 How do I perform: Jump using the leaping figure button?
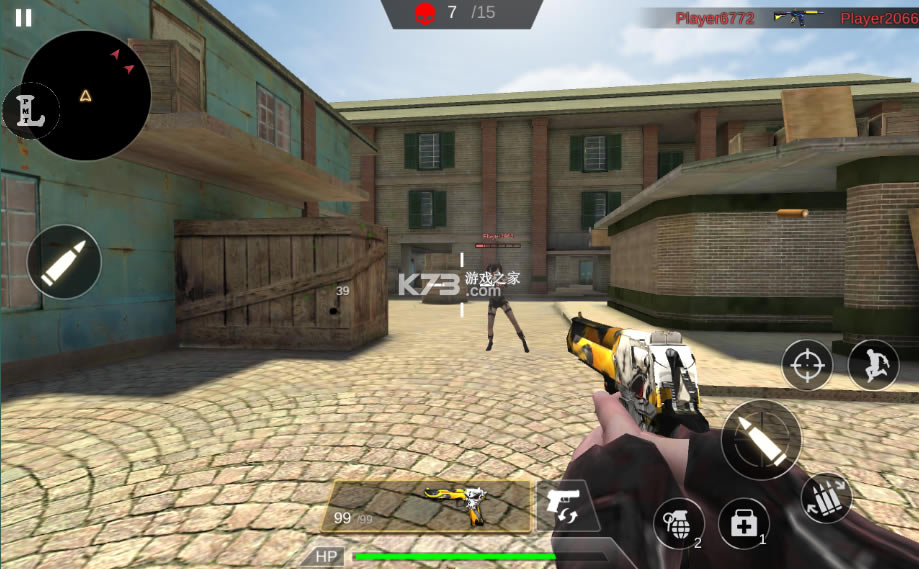tap(872, 365)
